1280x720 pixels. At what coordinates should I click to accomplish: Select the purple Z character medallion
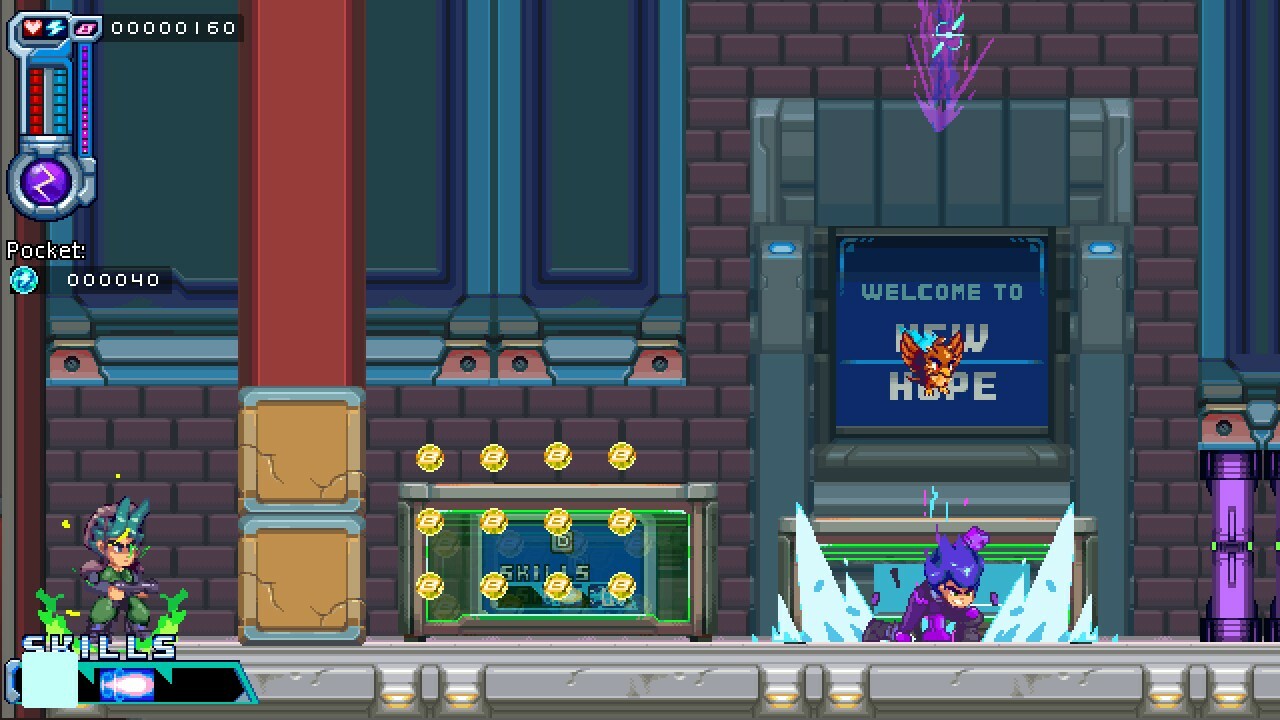pyautogui.click(x=41, y=180)
